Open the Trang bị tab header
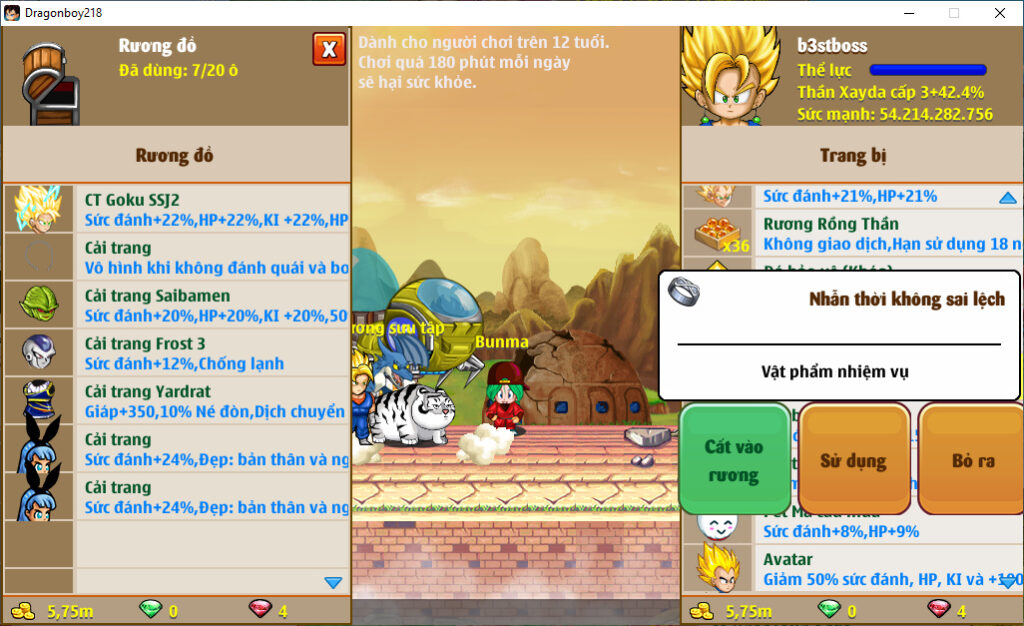The height and width of the screenshot is (626, 1024). 852,155
